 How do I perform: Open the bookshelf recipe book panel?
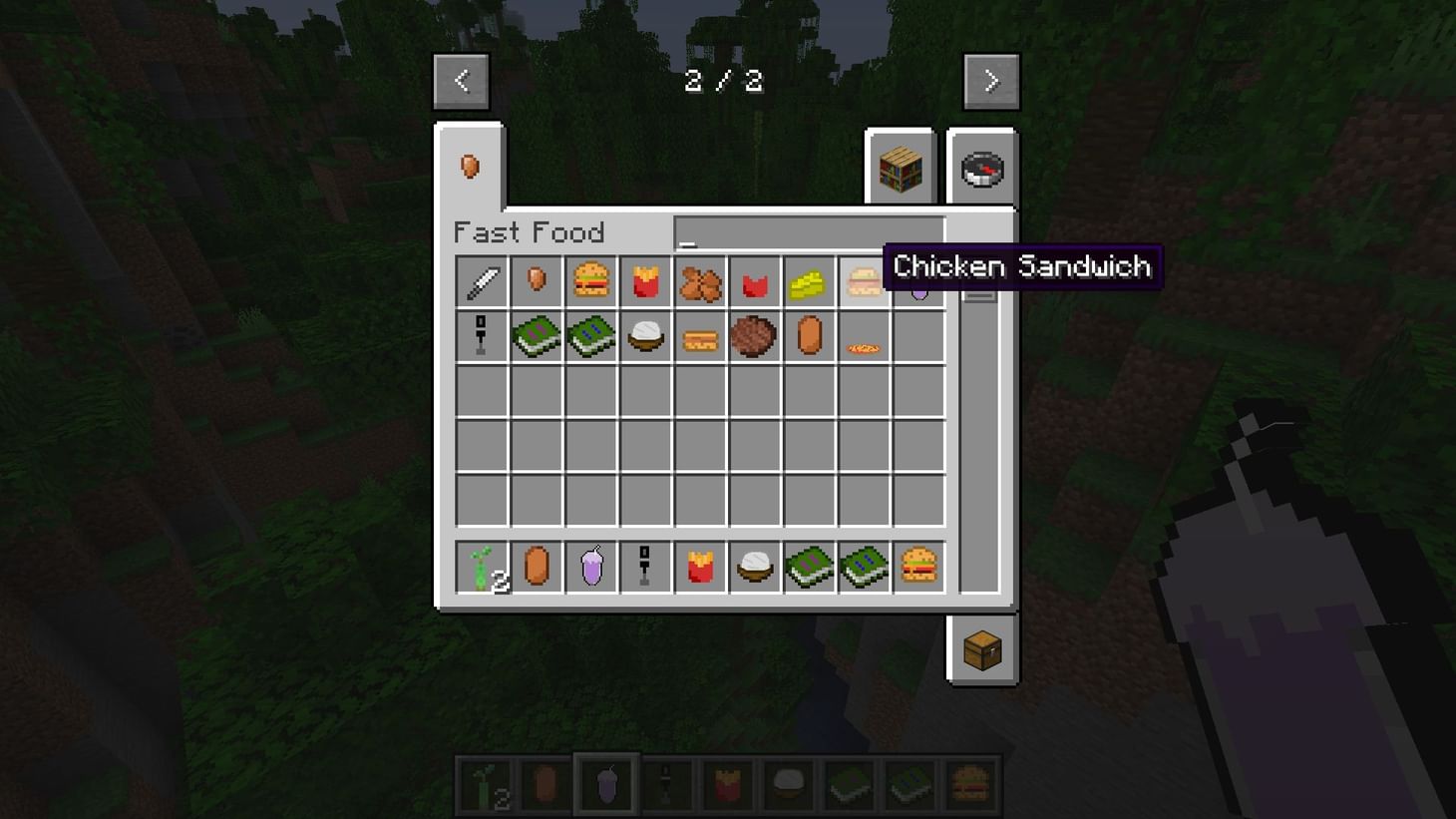tap(901, 169)
